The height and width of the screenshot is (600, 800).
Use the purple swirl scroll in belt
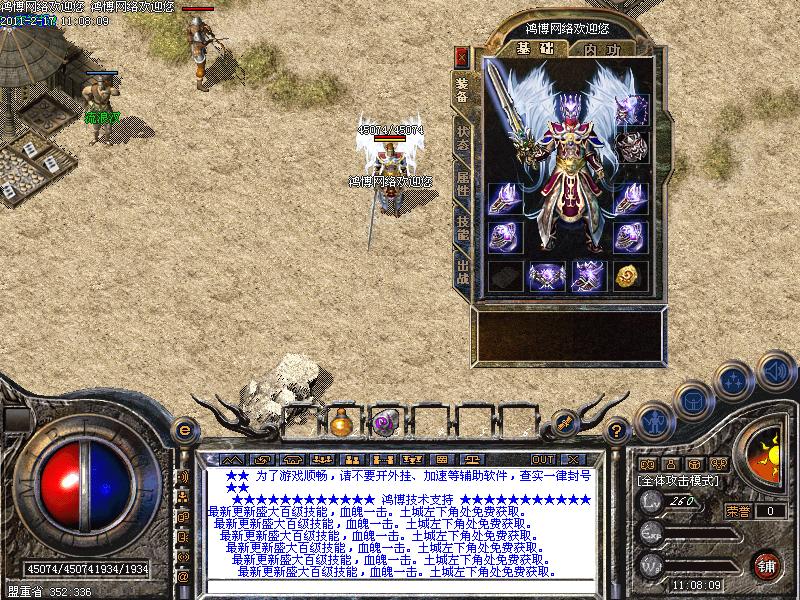(384, 424)
